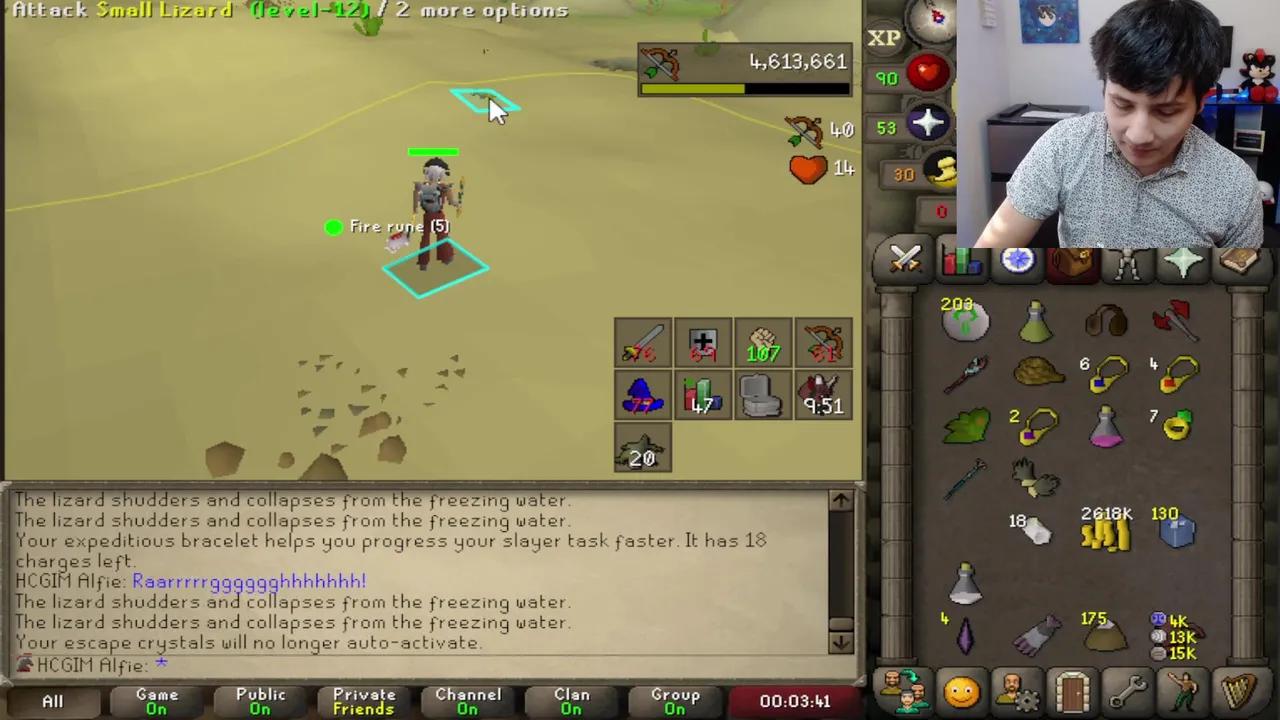The height and width of the screenshot is (720, 1280).
Task: Open the Worn Equipment tab
Action: click(x=1127, y=261)
